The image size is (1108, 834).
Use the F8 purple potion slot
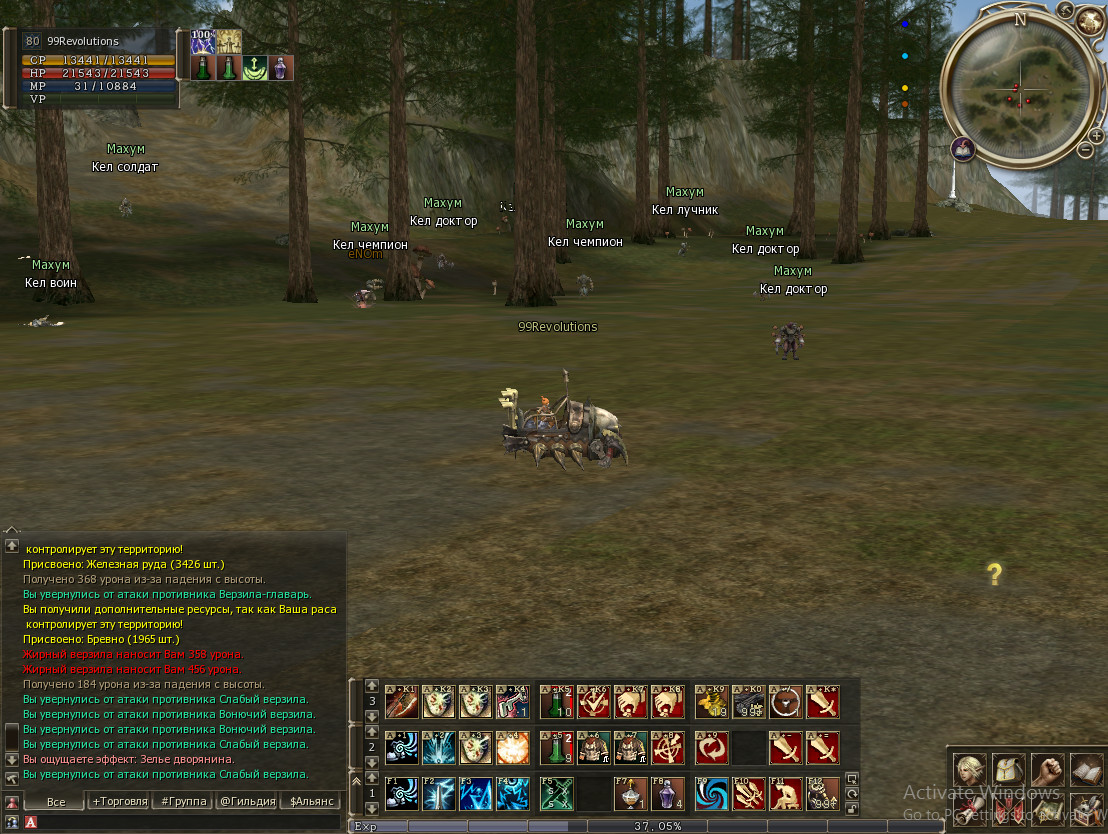(x=667, y=794)
